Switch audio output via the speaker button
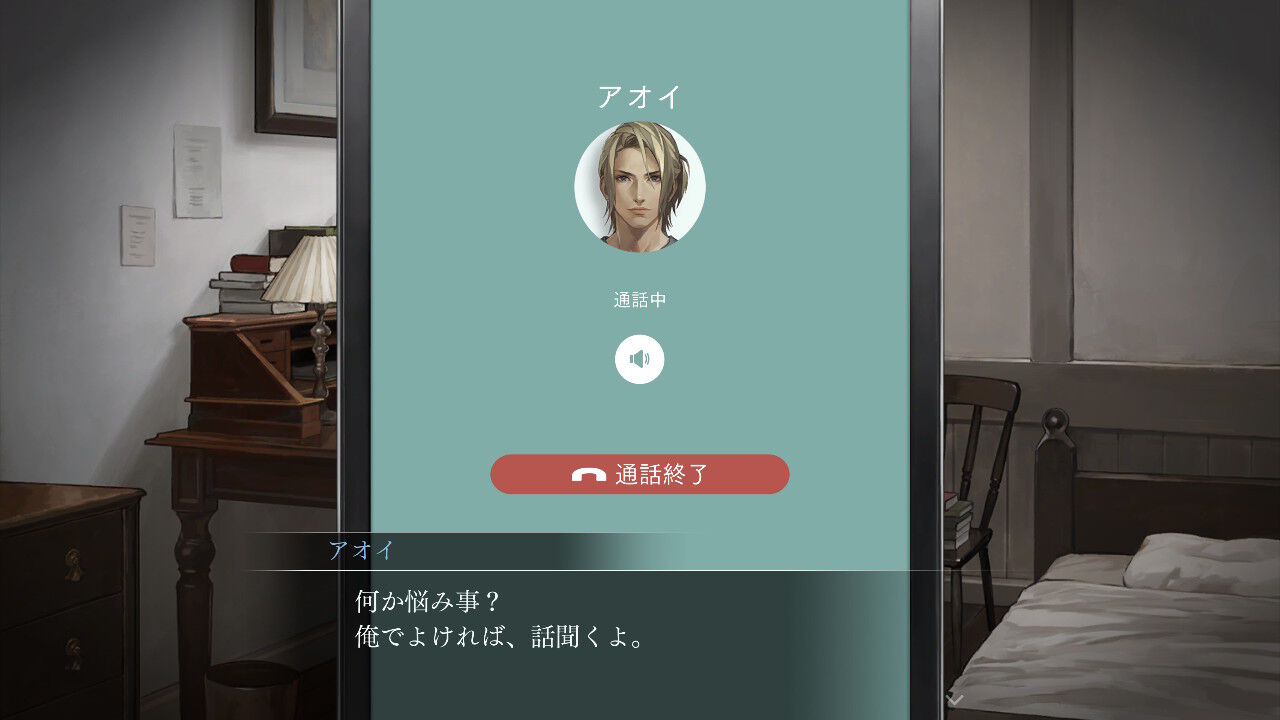This screenshot has width=1280, height=720. pyautogui.click(x=641, y=360)
